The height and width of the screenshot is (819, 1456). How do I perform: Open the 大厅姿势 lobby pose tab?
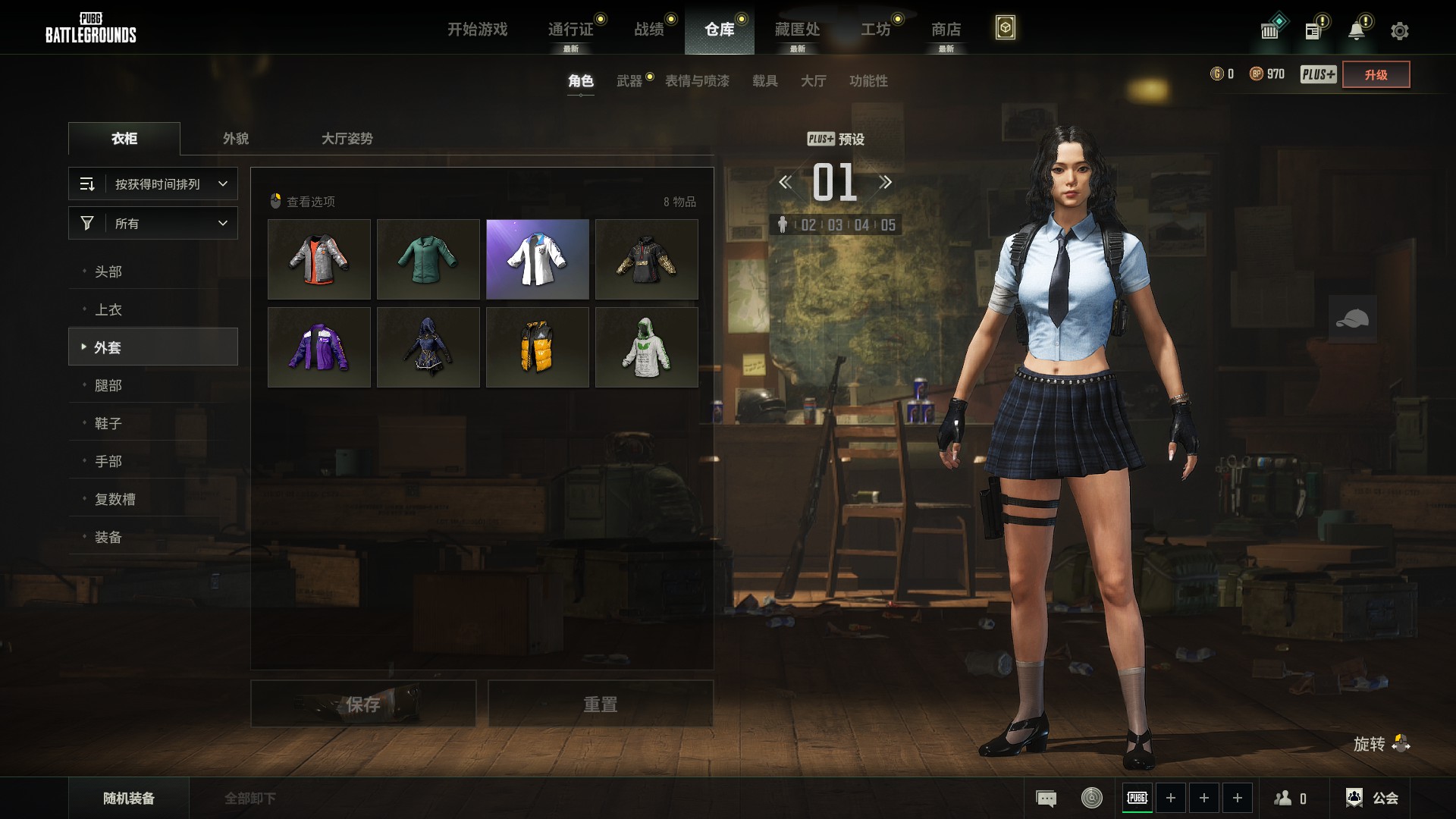click(x=347, y=139)
